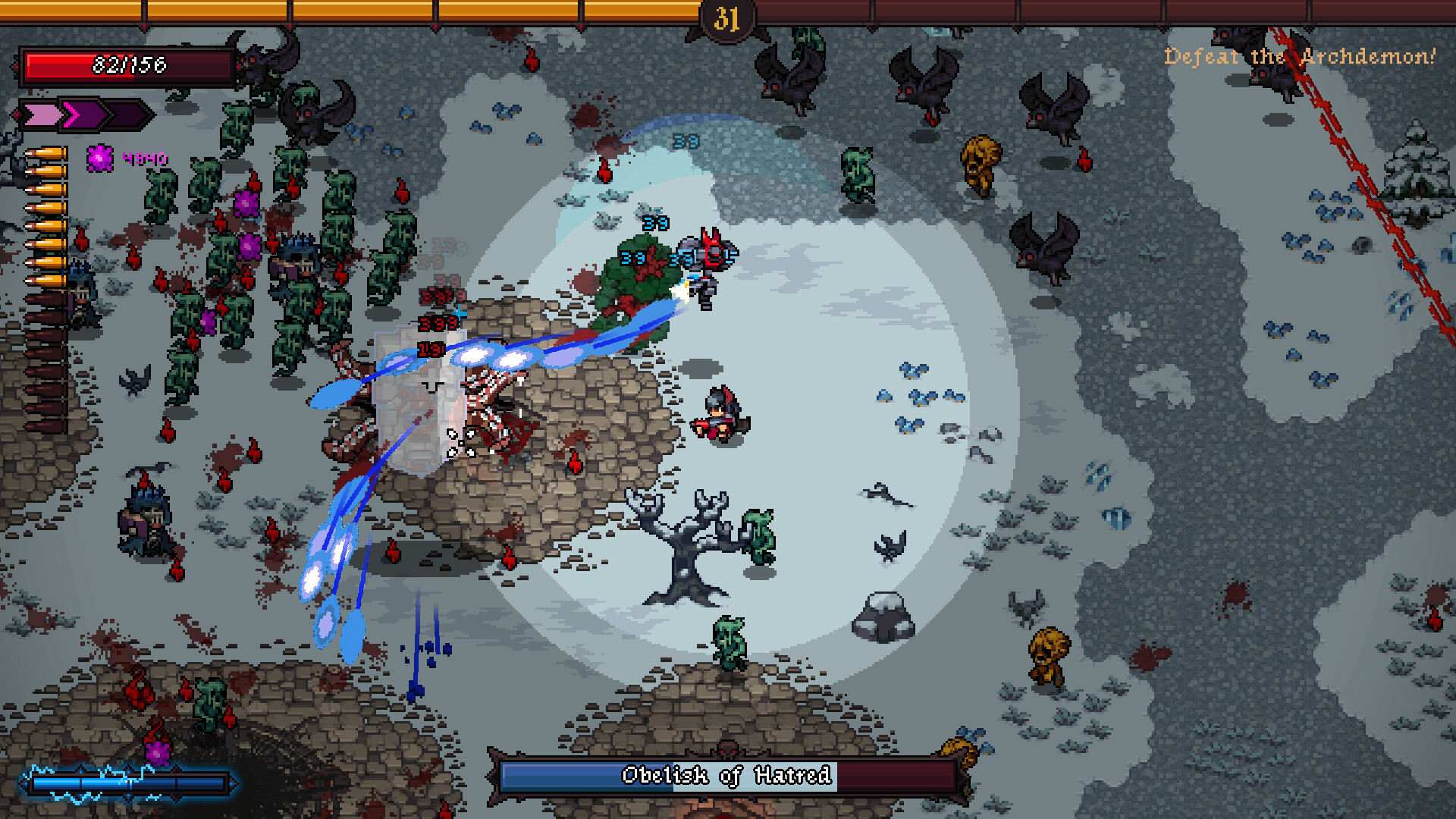Viewport: 1456px width, 819px height.
Task: Click the pink soul gem currency icon
Action: click(x=100, y=158)
